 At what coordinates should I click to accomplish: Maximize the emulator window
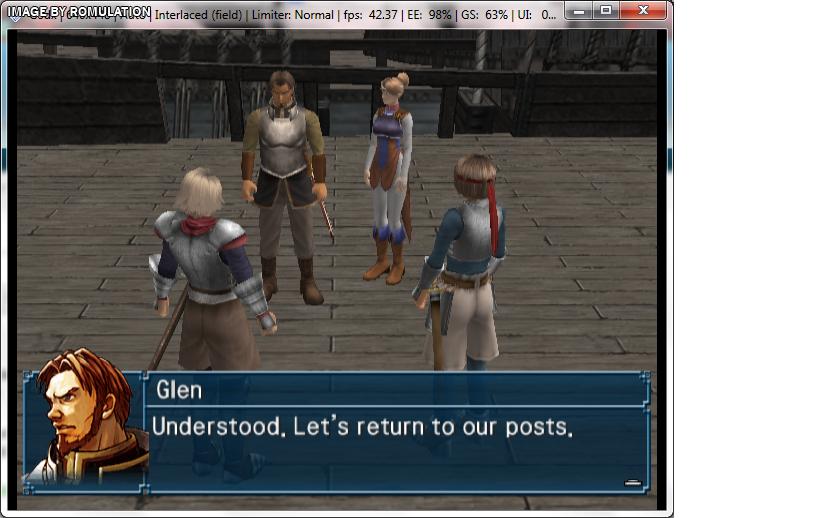click(606, 10)
